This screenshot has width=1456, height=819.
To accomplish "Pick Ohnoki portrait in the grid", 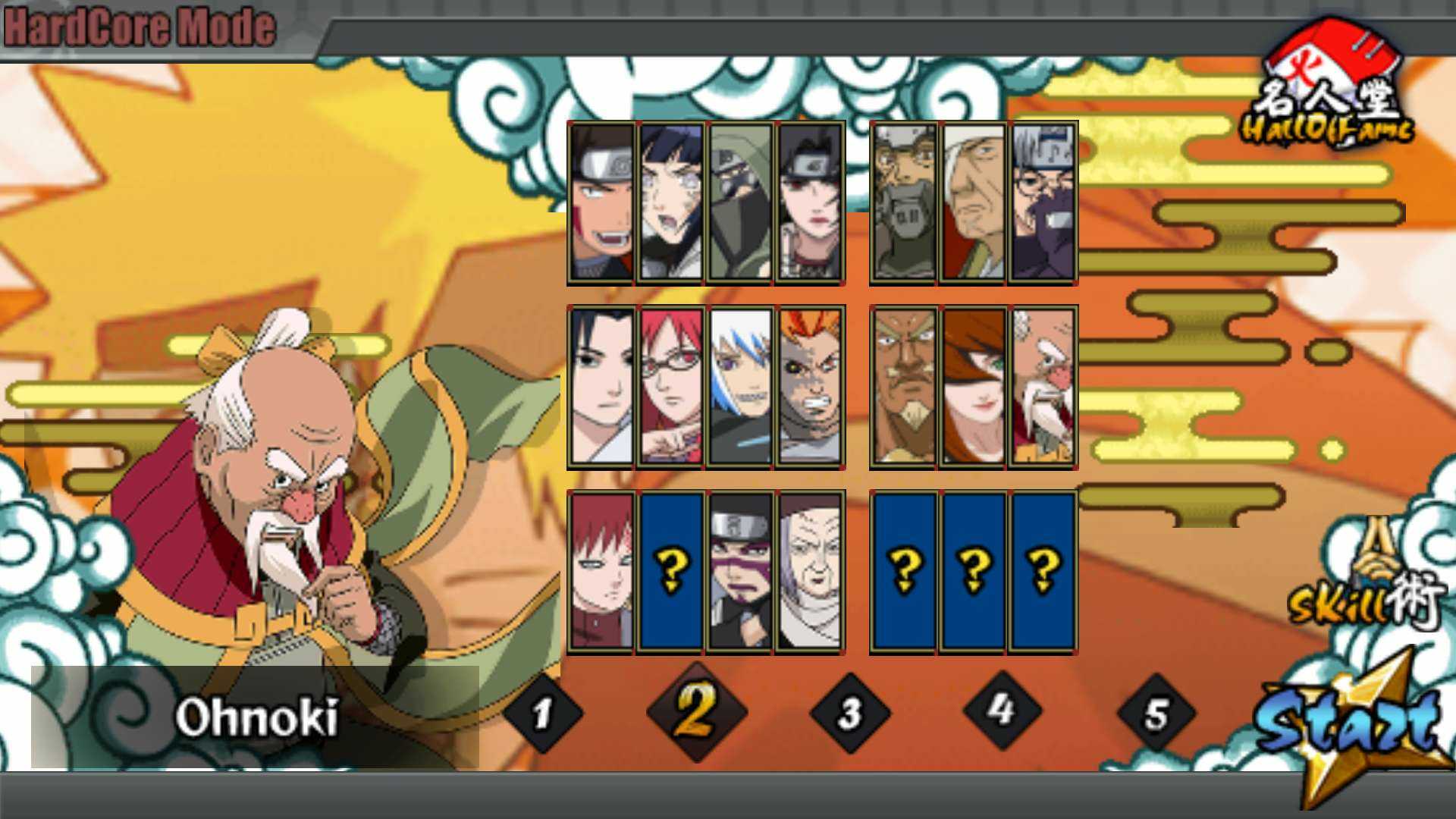I will 1043,387.
